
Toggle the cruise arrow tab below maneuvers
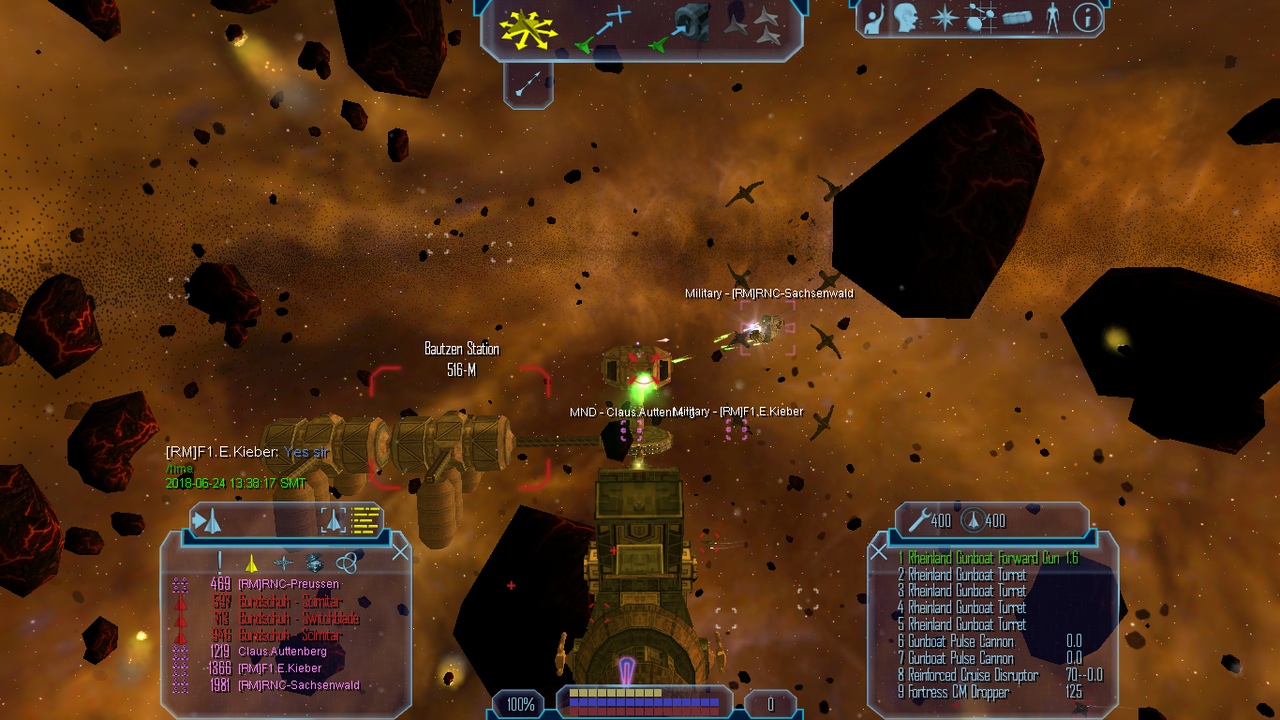[x=528, y=84]
